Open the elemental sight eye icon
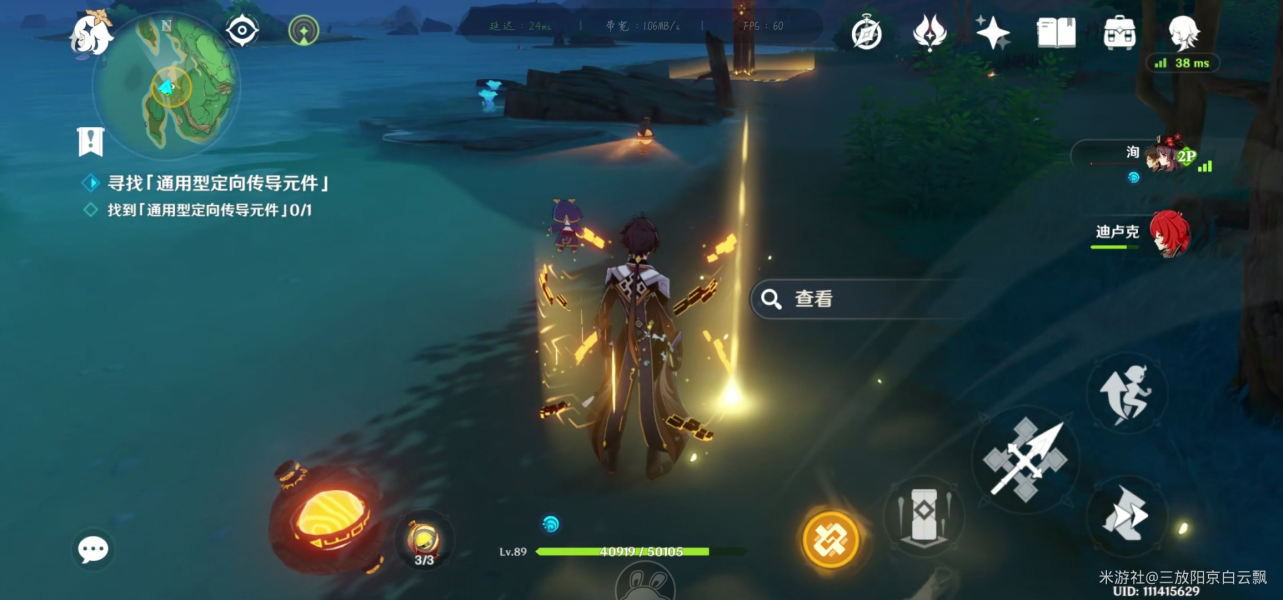This screenshot has width=1283, height=600. [x=242, y=31]
